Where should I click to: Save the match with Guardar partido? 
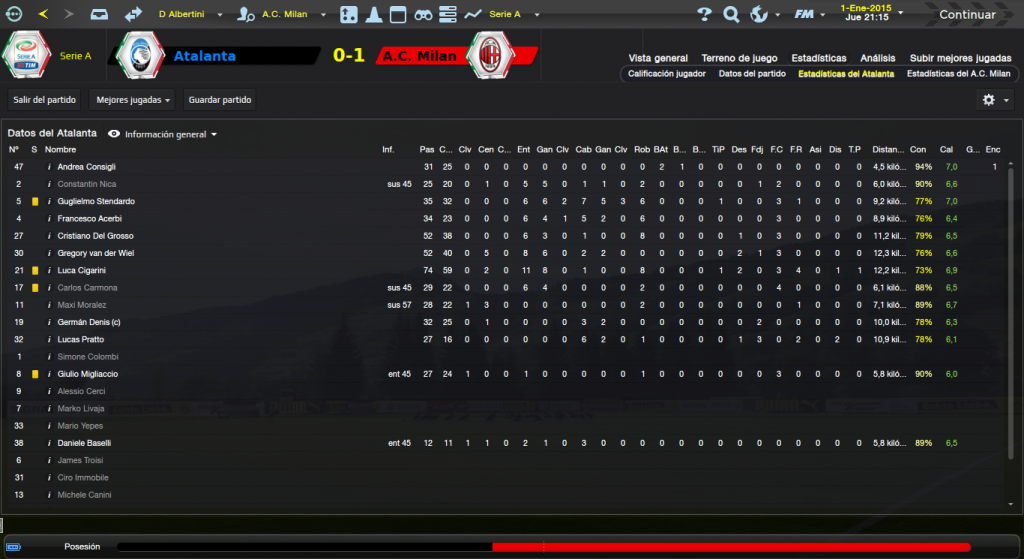click(x=220, y=100)
